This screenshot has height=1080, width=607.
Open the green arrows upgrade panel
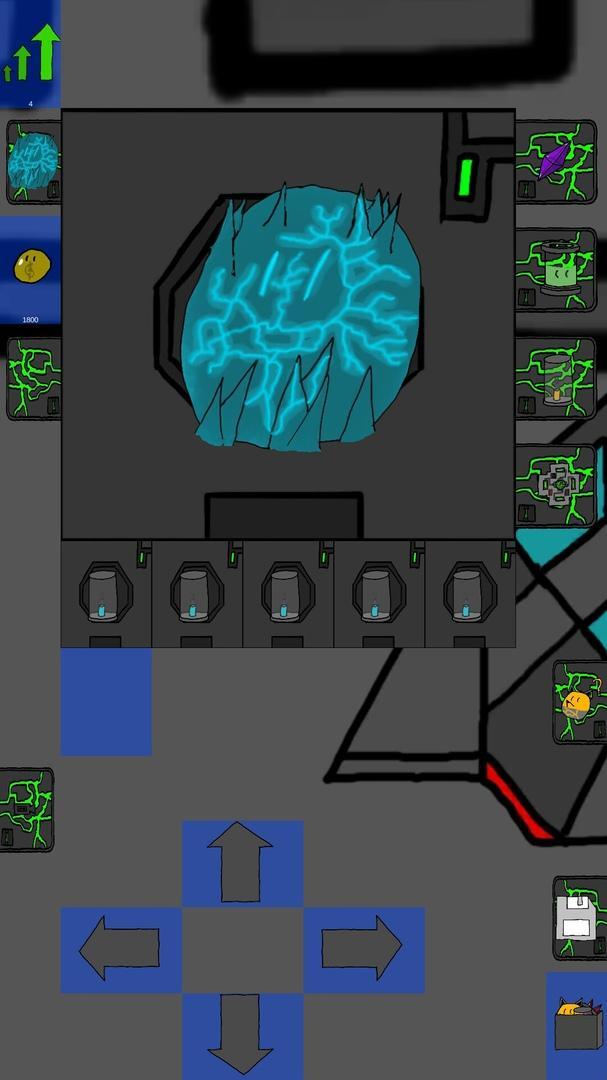click(x=30, y=53)
